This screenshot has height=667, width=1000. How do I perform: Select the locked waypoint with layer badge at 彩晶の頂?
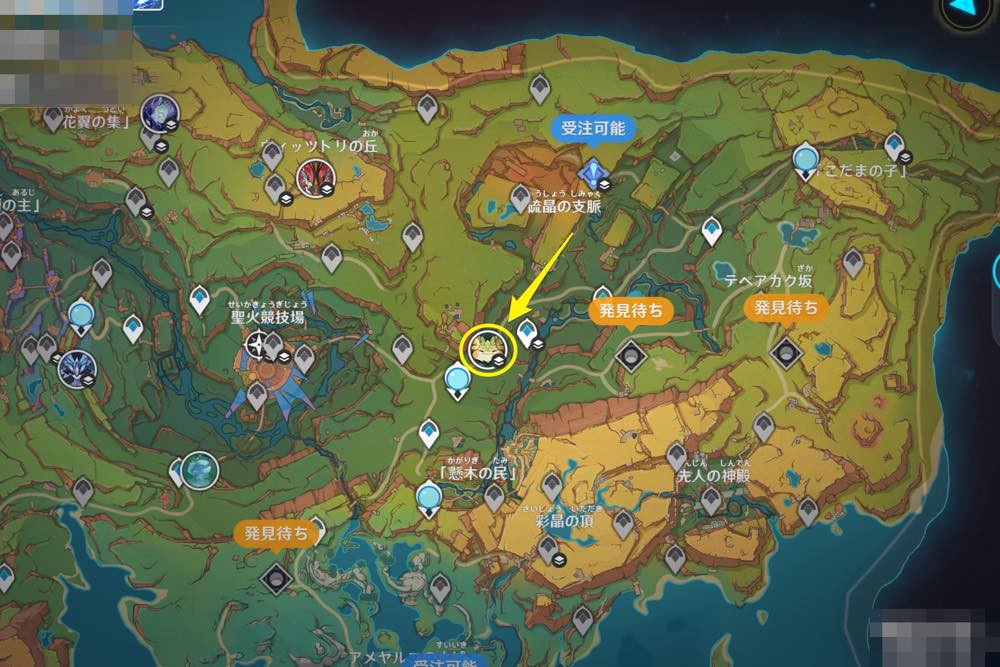tap(548, 549)
